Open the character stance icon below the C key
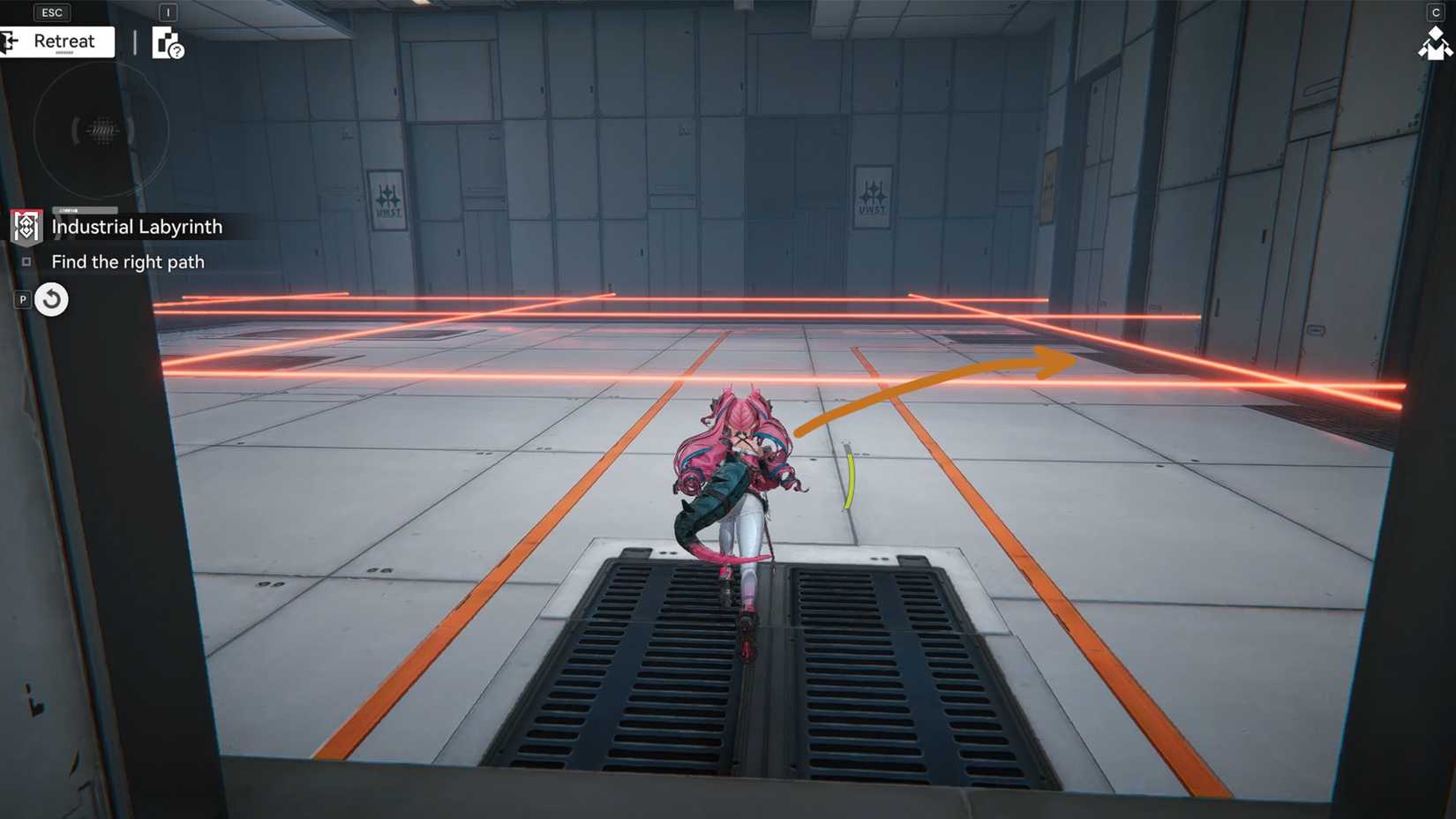Screen dimensions: 1456x819 (1435, 46)
